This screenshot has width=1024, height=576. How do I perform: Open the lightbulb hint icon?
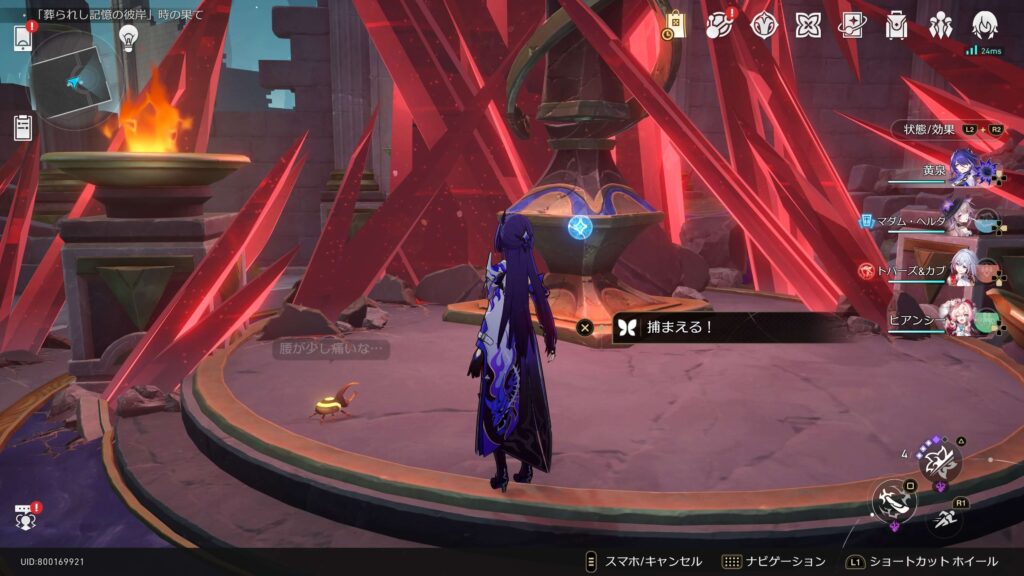click(128, 37)
